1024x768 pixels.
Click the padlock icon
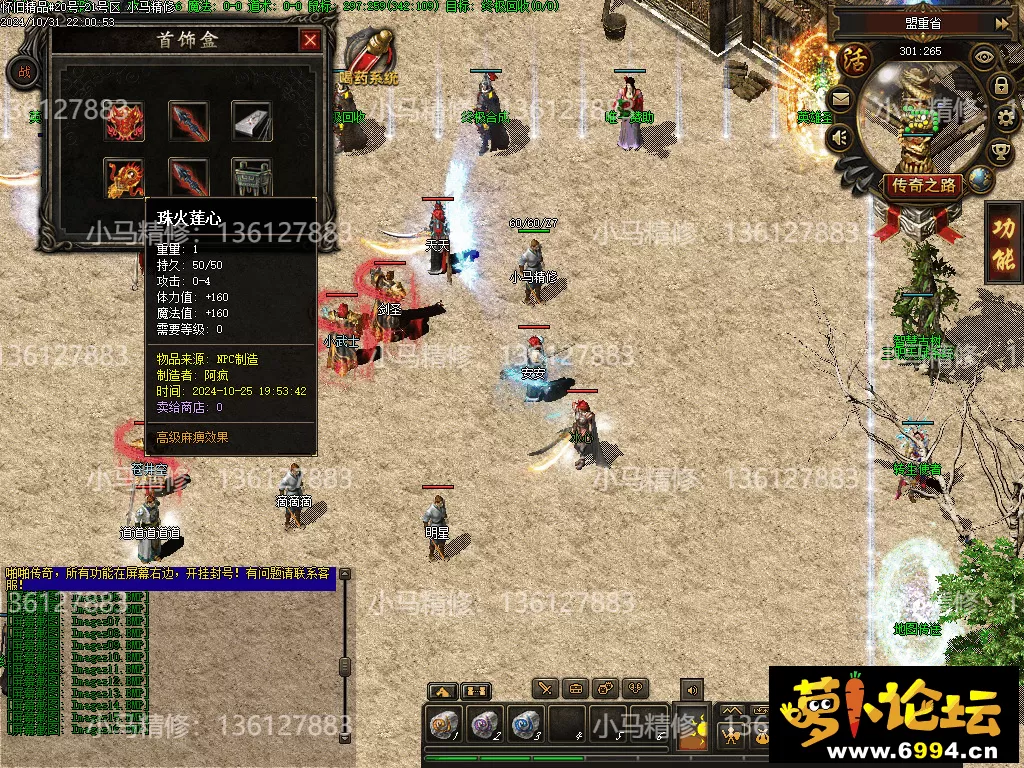coord(1001,86)
